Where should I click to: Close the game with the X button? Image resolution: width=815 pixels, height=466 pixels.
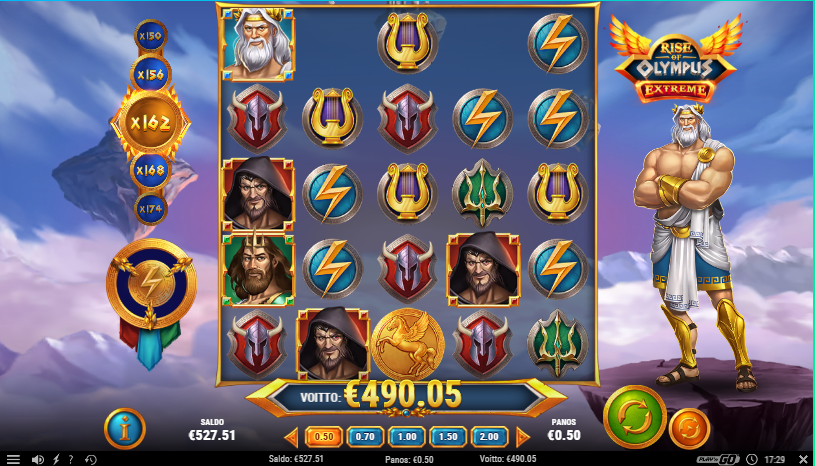tap(803, 458)
